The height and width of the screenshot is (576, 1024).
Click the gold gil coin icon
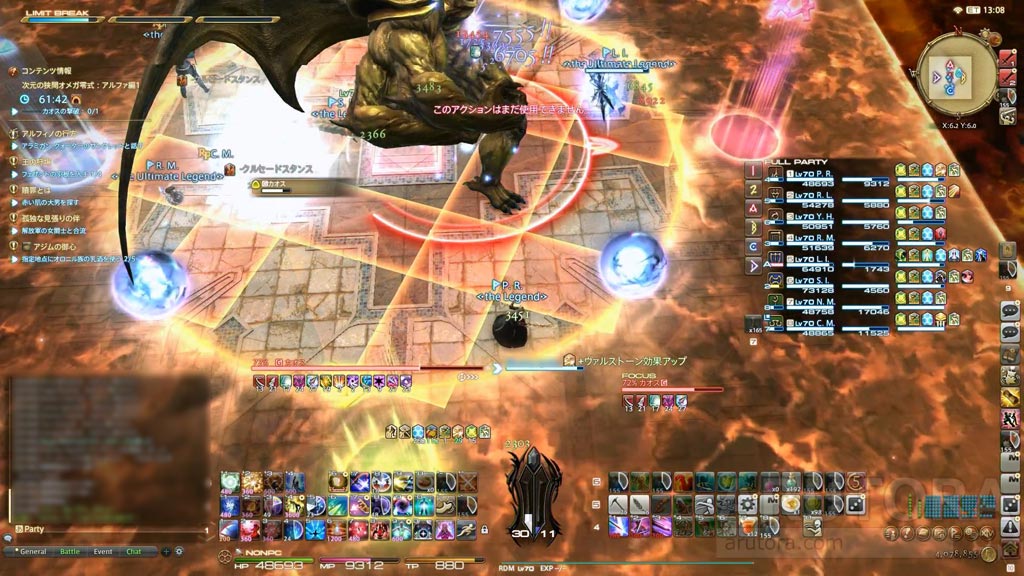988,552
